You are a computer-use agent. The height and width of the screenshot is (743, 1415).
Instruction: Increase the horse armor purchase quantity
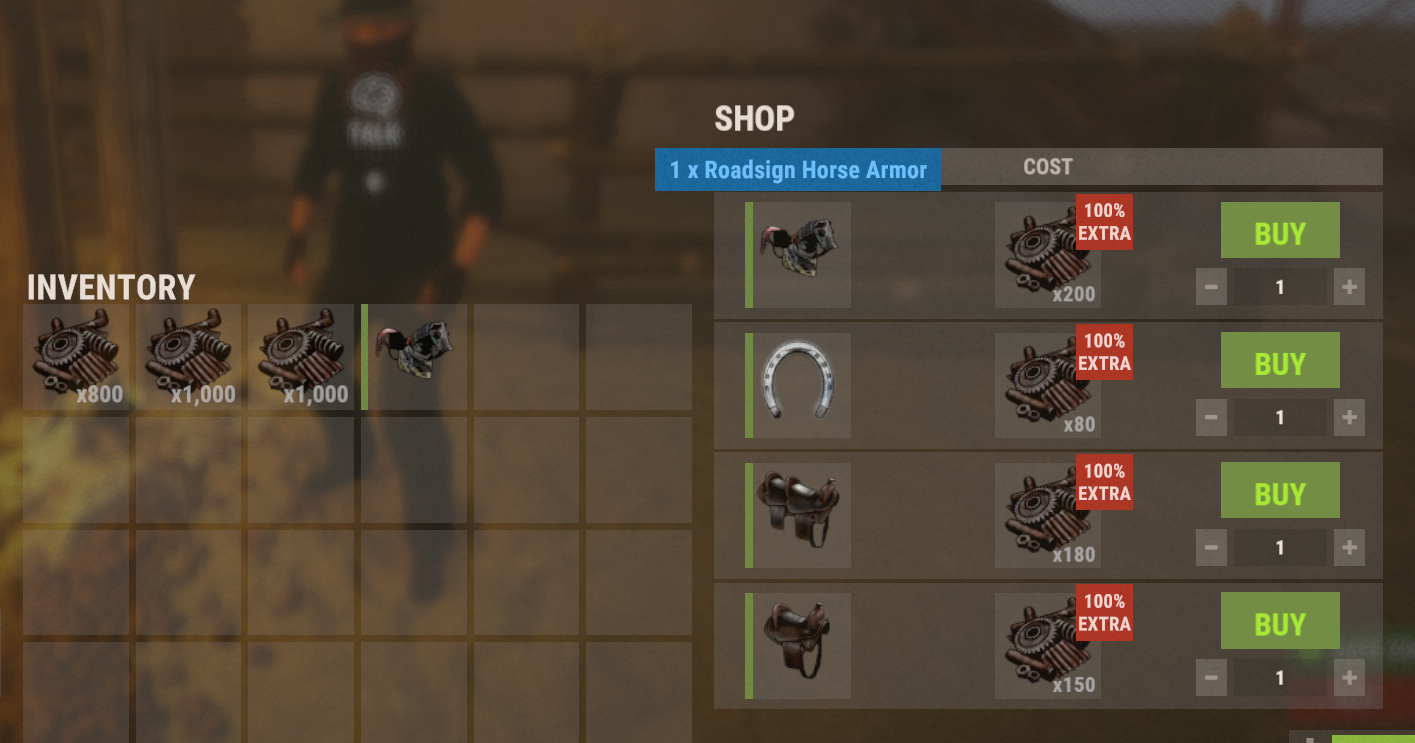pyautogui.click(x=1348, y=288)
